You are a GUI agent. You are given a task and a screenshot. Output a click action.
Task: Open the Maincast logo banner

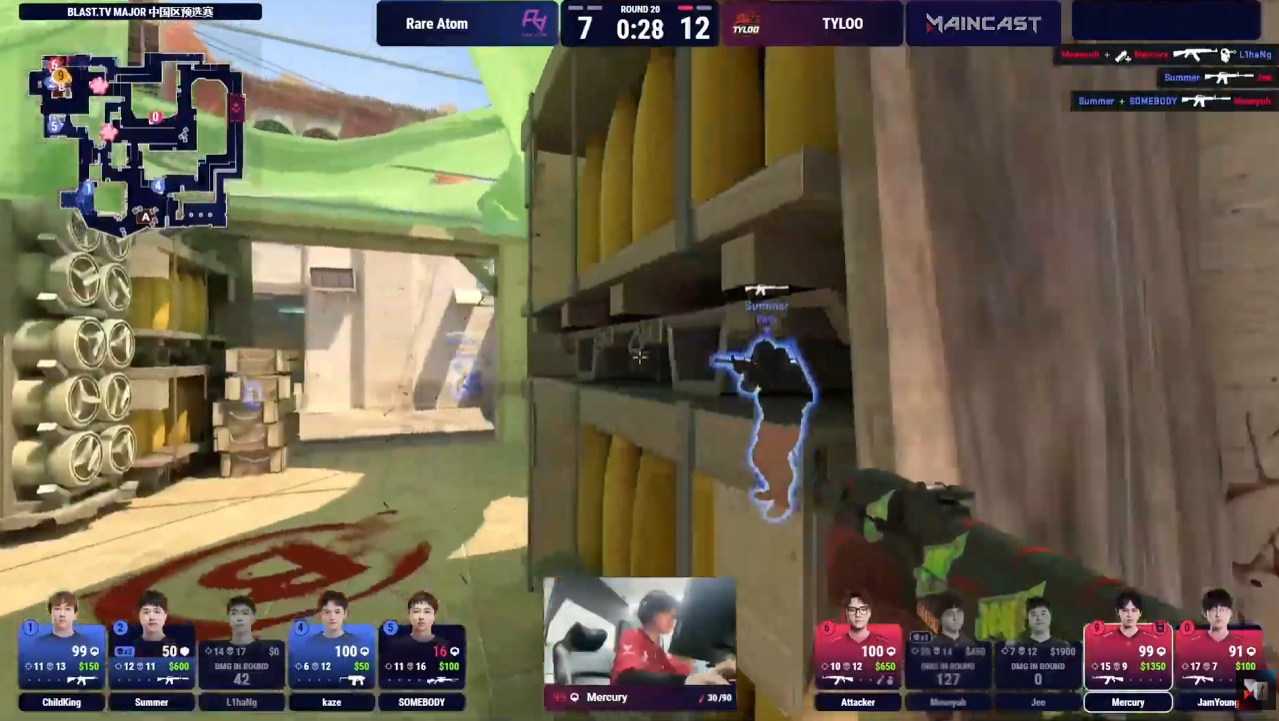click(983, 24)
